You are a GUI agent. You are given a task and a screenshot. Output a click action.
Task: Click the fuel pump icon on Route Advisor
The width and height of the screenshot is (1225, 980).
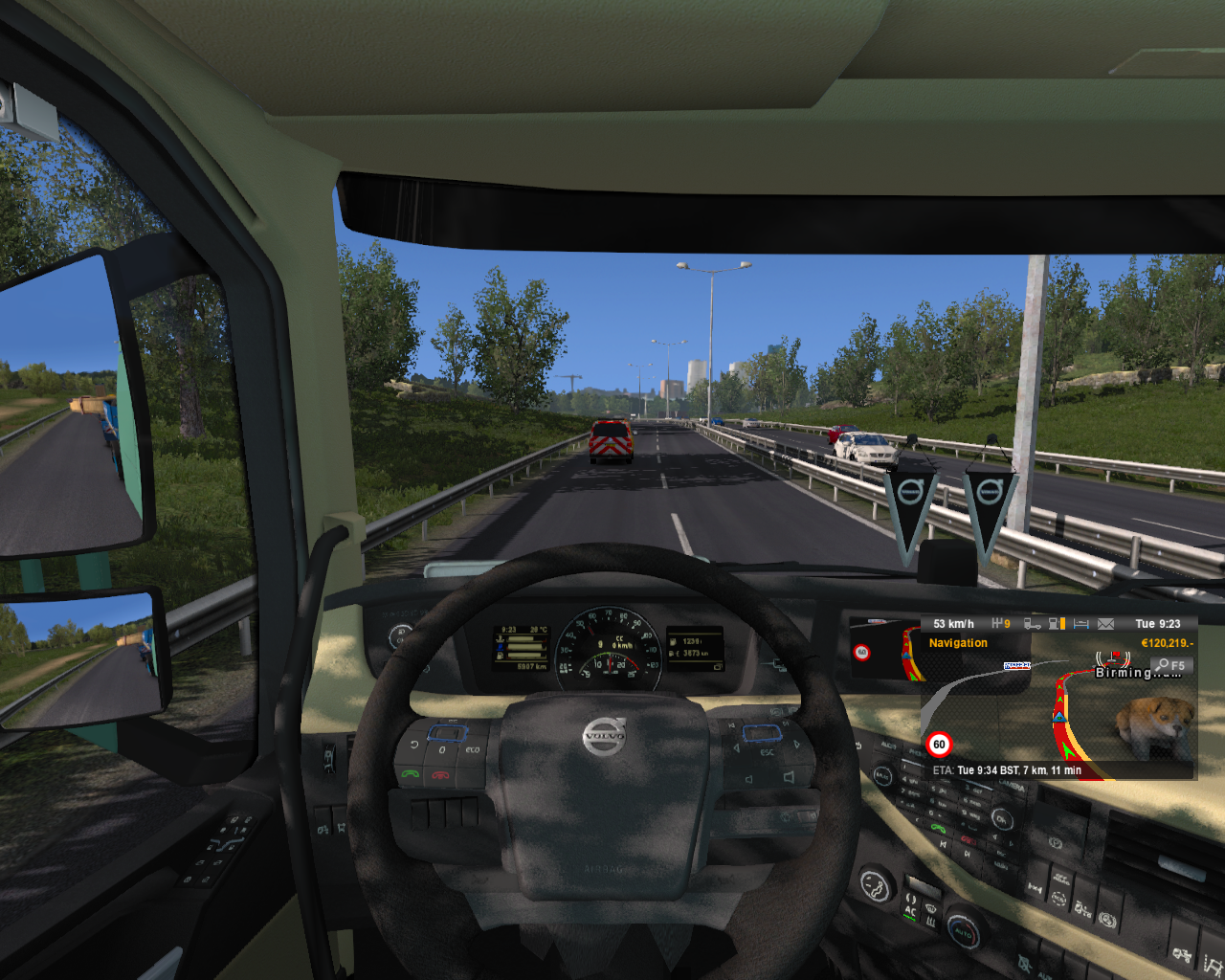pyautogui.click(x=1054, y=623)
